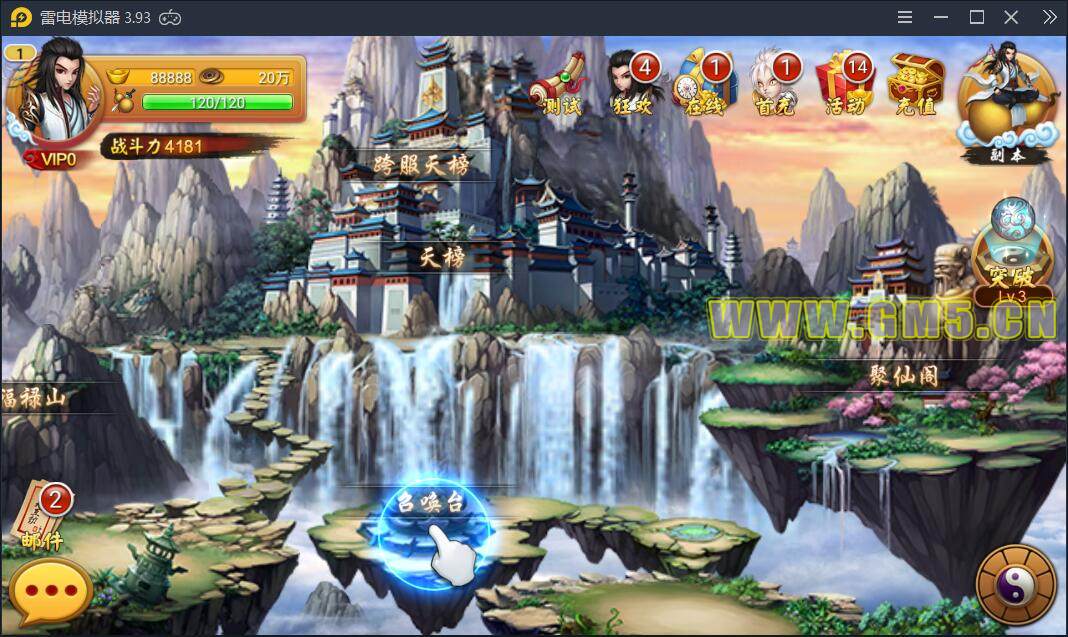This screenshot has width=1068, height=637.
Task: Enter the 跨服天榜 building
Action: click(421, 164)
